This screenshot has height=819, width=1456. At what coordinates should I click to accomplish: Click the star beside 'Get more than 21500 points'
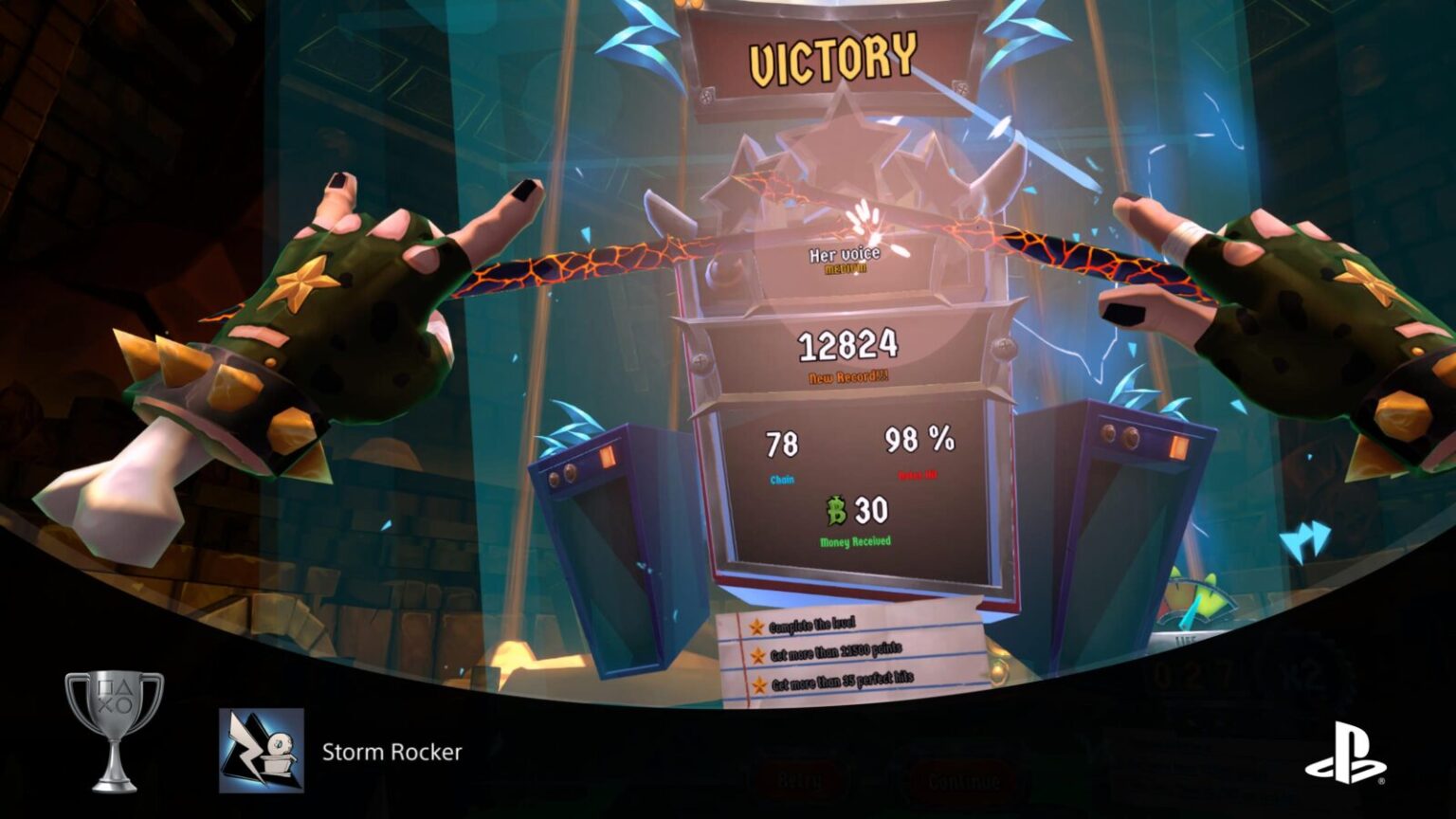pyautogui.click(x=756, y=654)
